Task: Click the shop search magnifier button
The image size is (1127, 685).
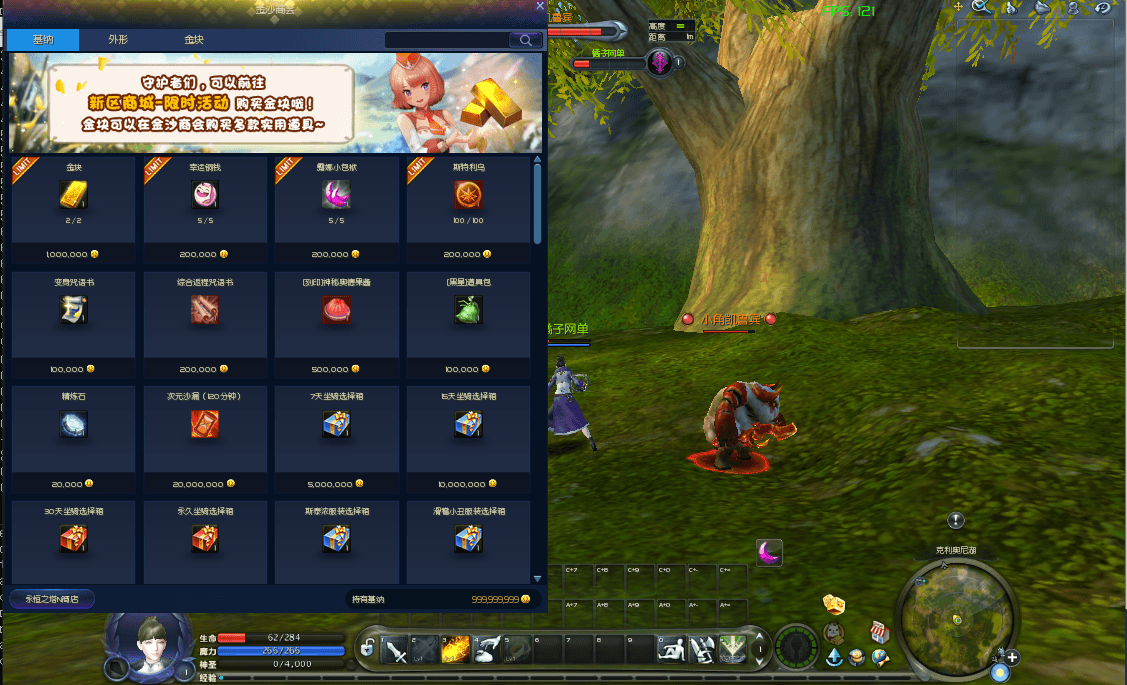Action: pos(525,40)
